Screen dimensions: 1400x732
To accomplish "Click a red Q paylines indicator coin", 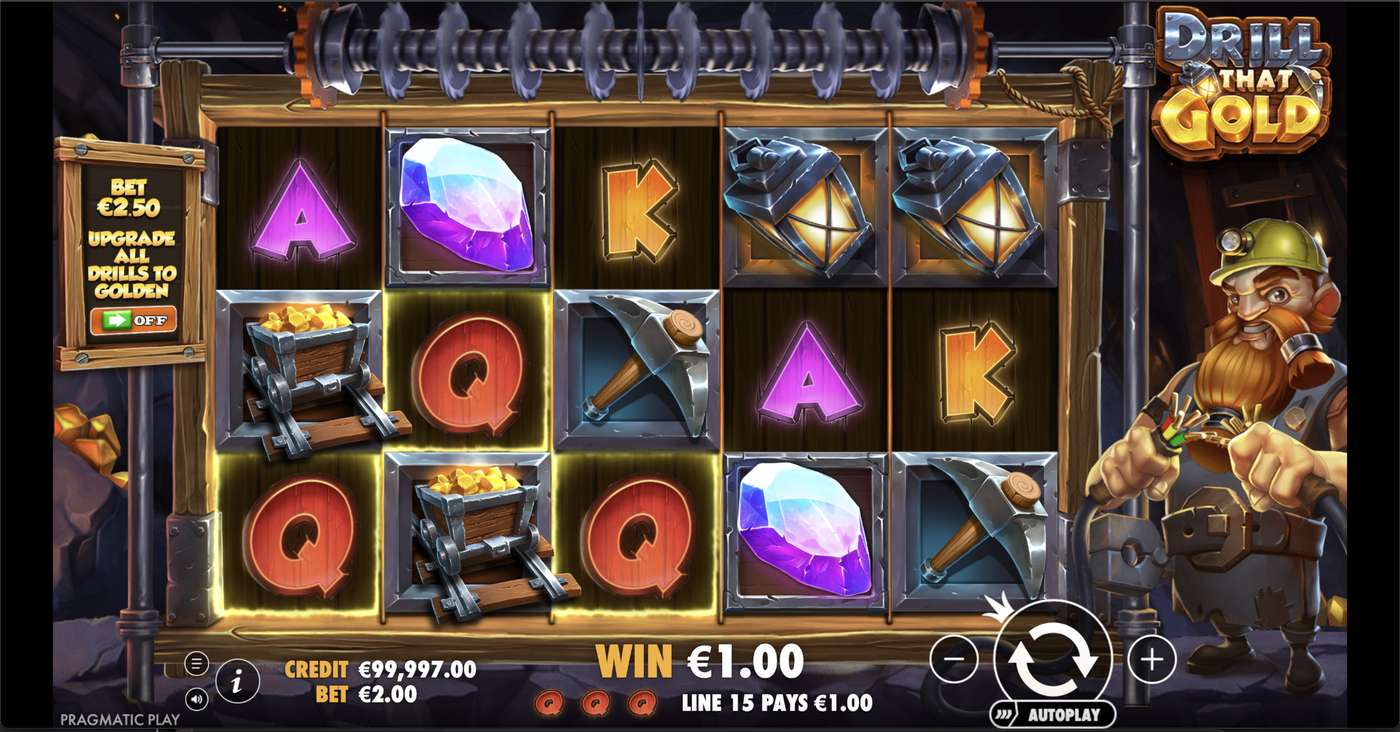I will [548, 702].
